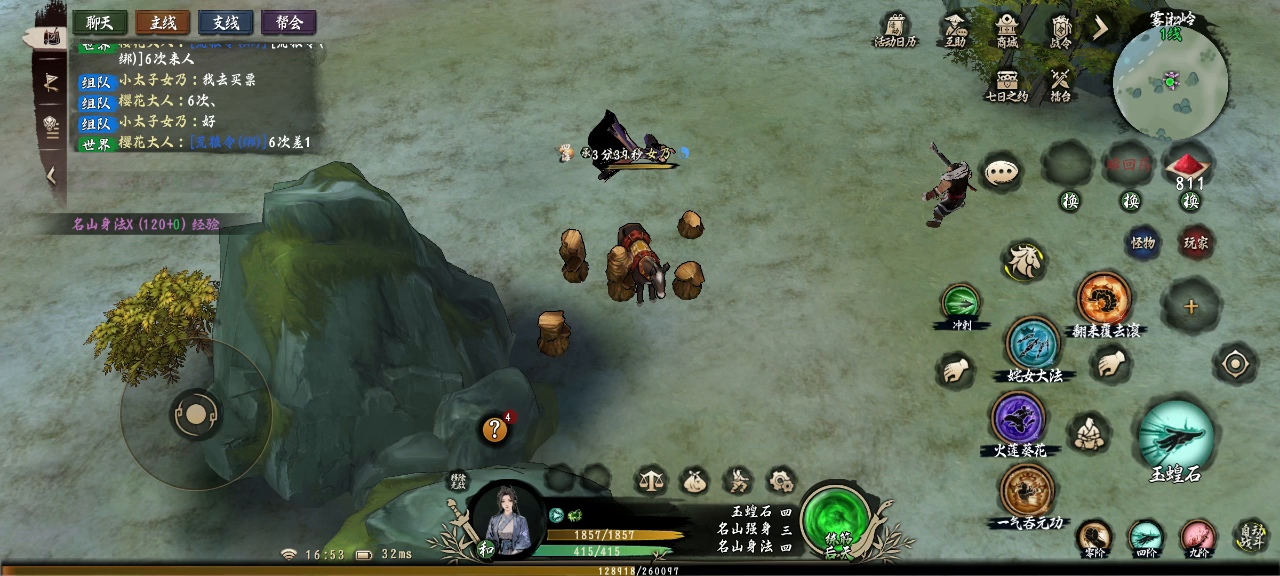The image size is (1280, 576).
Task: Open the 活动日历 event calendar
Action: tap(895, 28)
